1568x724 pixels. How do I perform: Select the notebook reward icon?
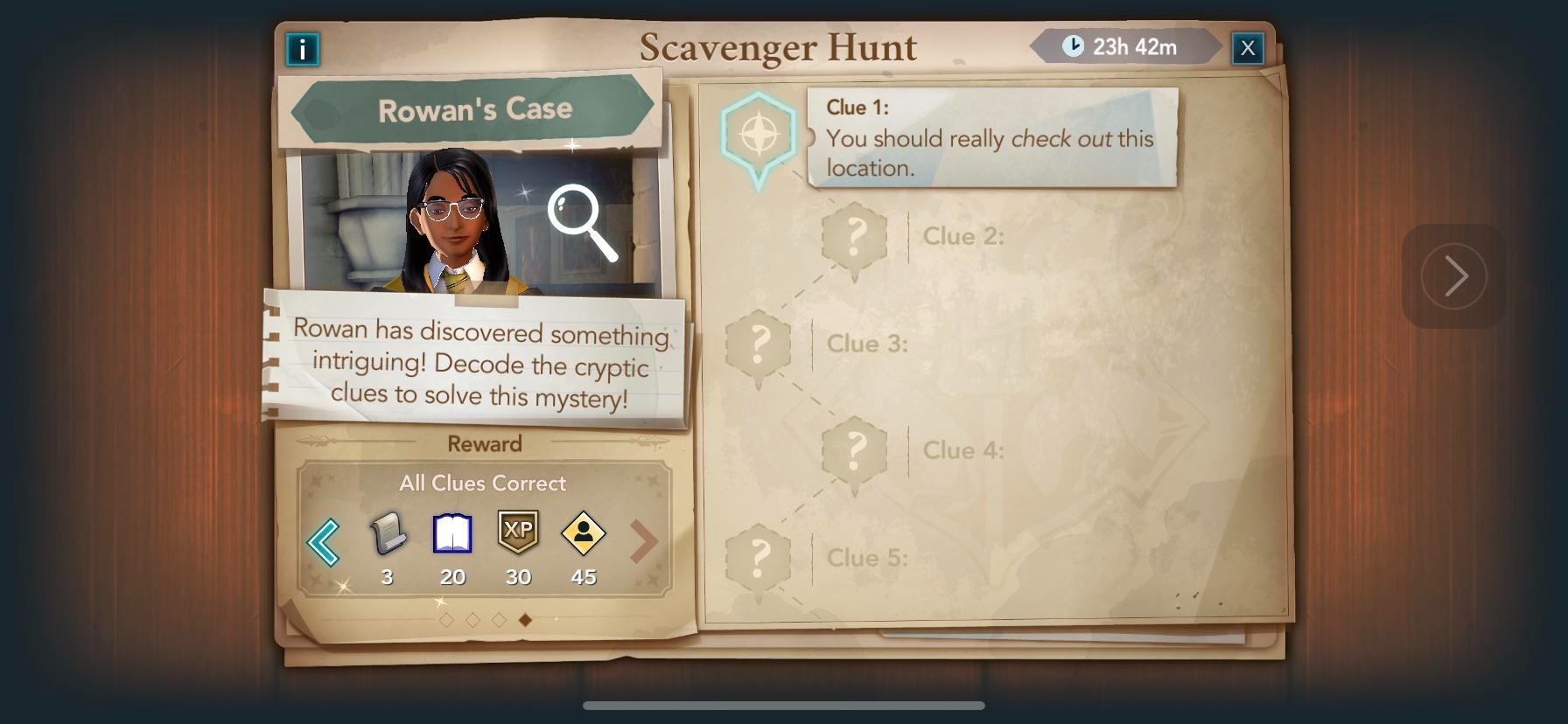(452, 533)
